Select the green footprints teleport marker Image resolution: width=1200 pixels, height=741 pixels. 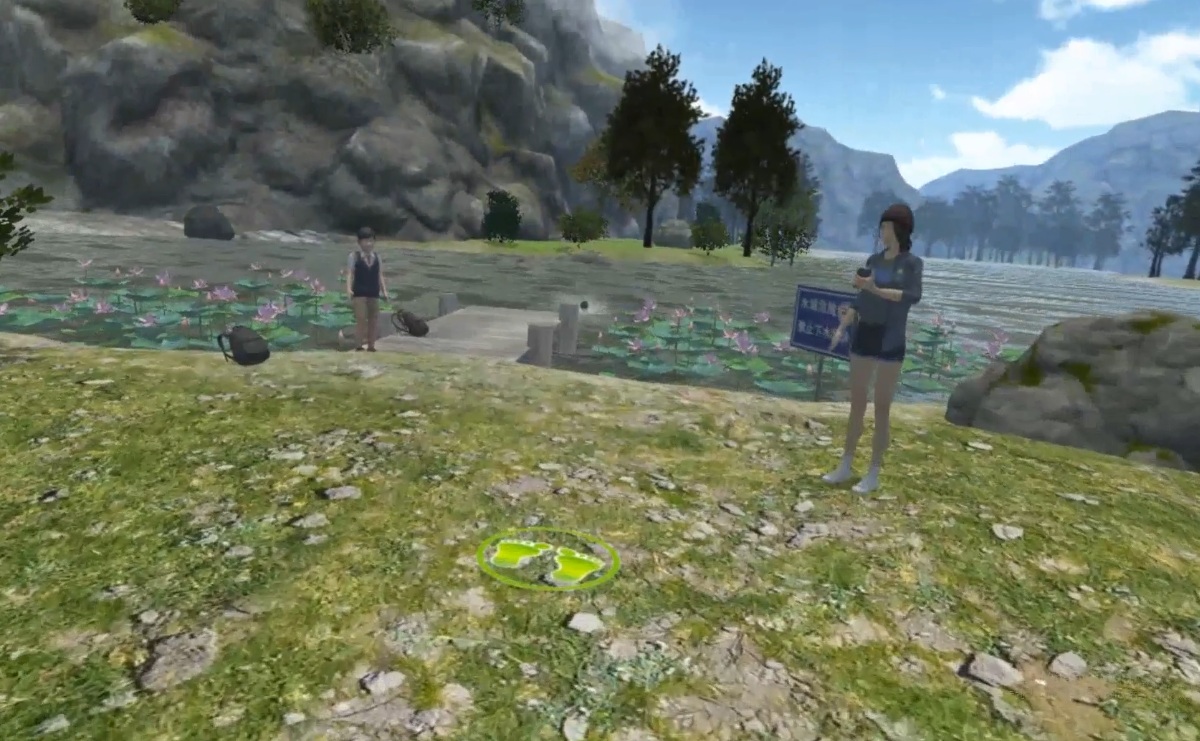(x=548, y=559)
